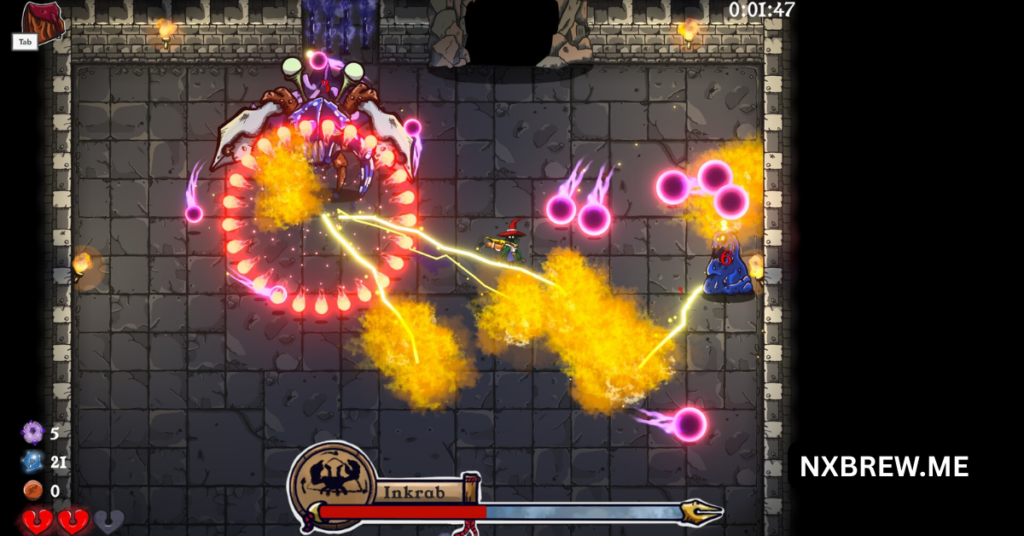Click the Inkrab boss crab emblem
The image size is (1024, 536).
[333, 484]
